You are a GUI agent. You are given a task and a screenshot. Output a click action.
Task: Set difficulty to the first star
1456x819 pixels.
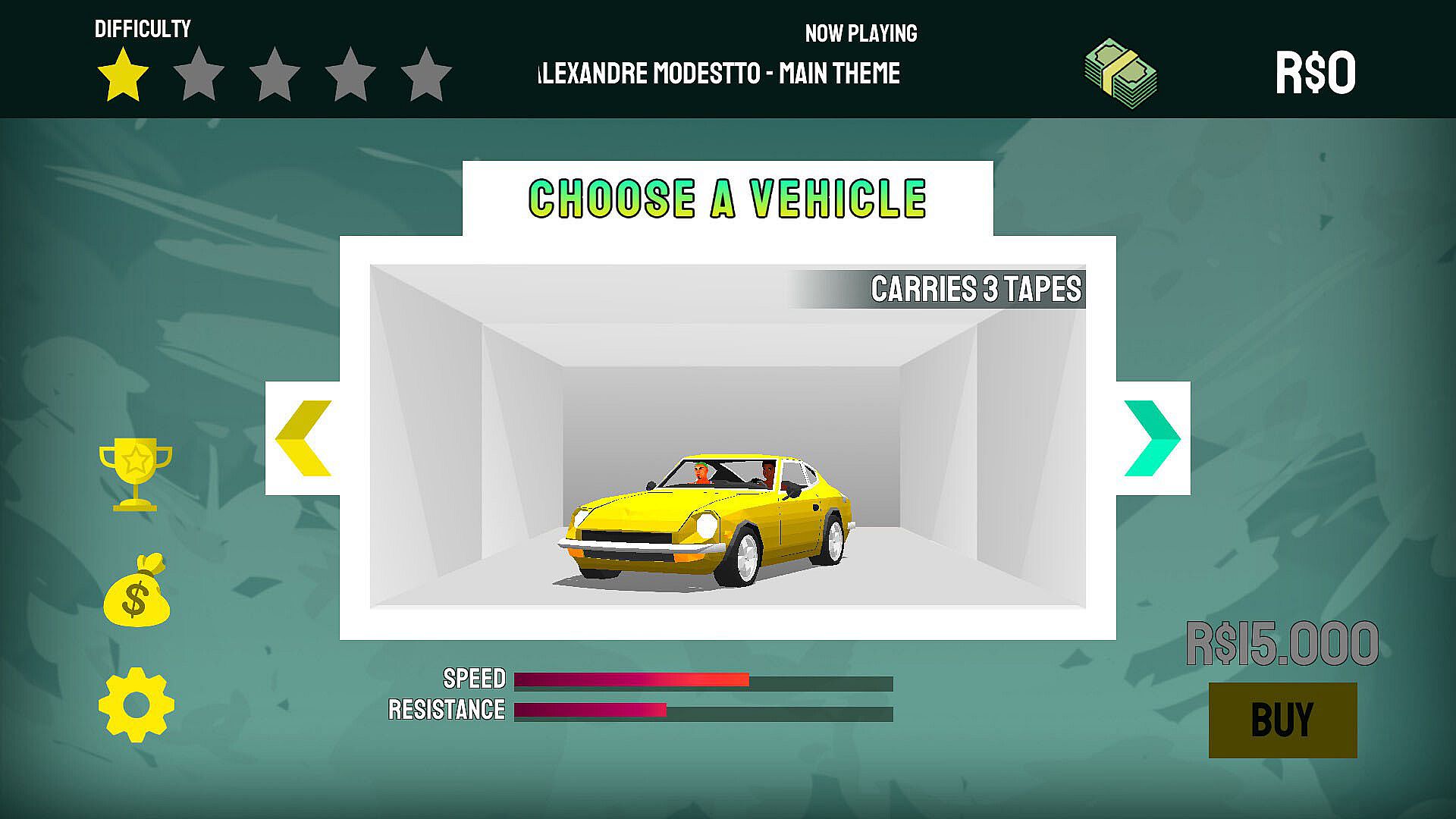click(x=123, y=75)
